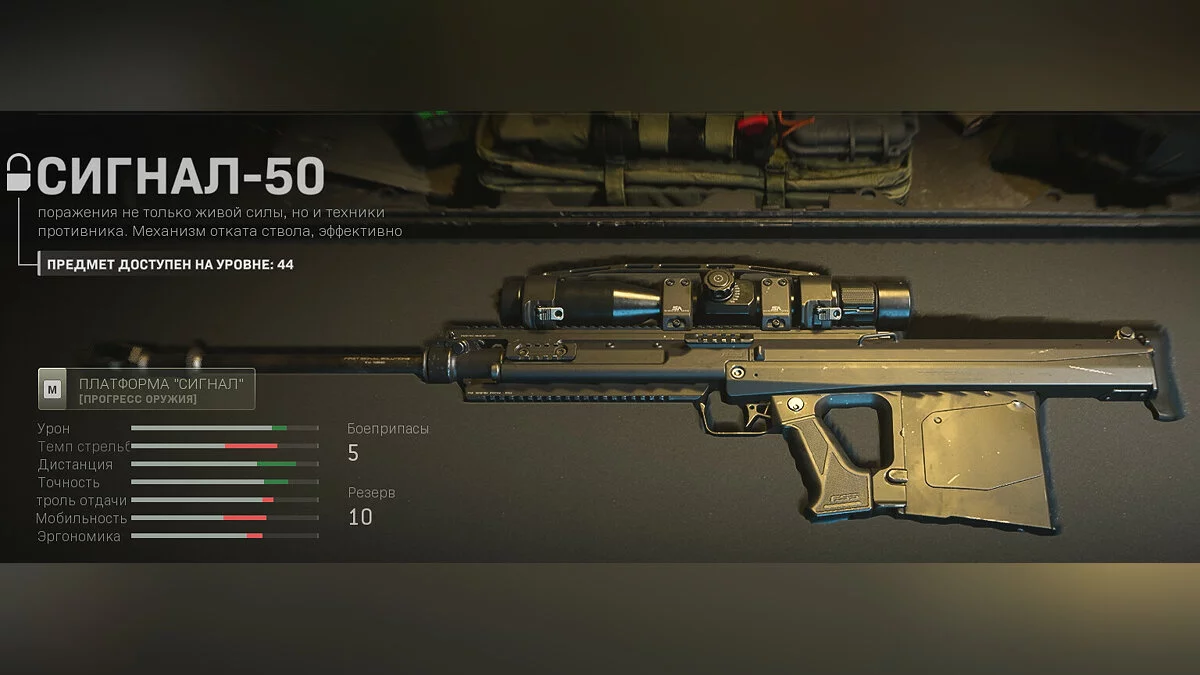
Task: Open the Платформа "Сигнал" weapon progress
Action: (147, 390)
